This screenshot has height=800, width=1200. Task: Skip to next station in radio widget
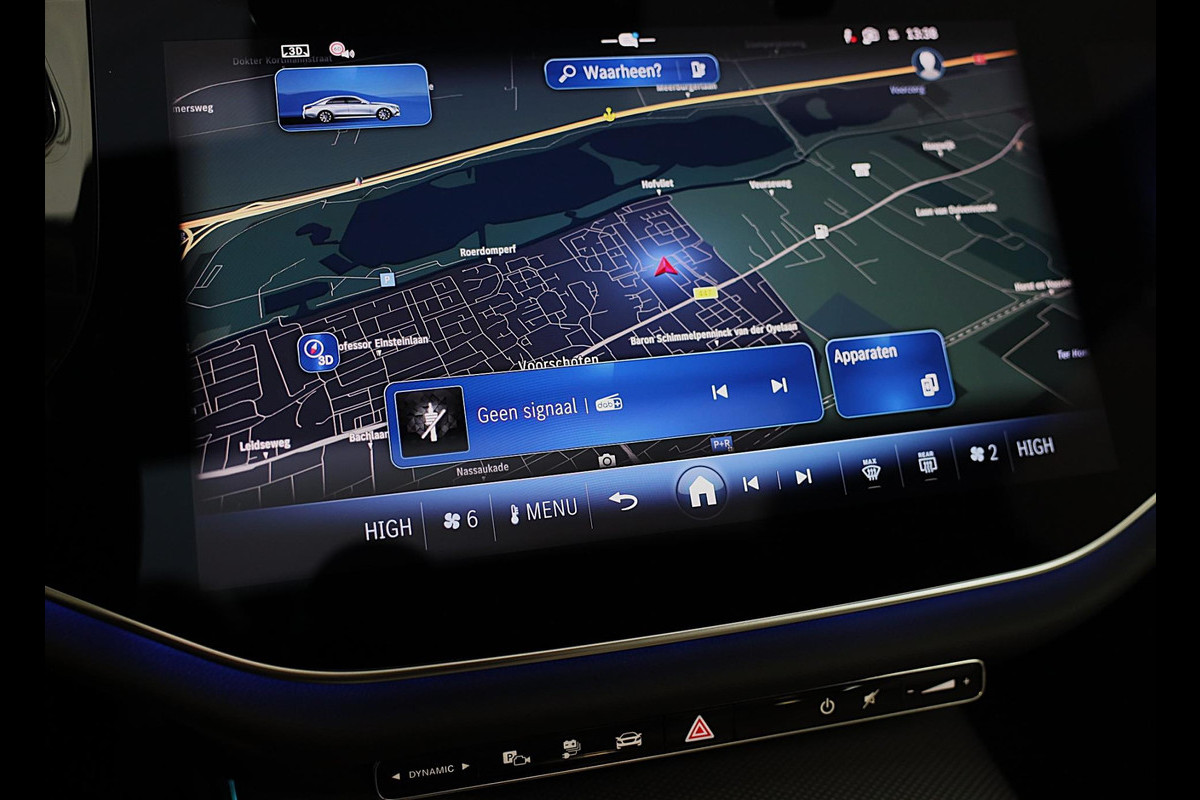pos(778,386)
